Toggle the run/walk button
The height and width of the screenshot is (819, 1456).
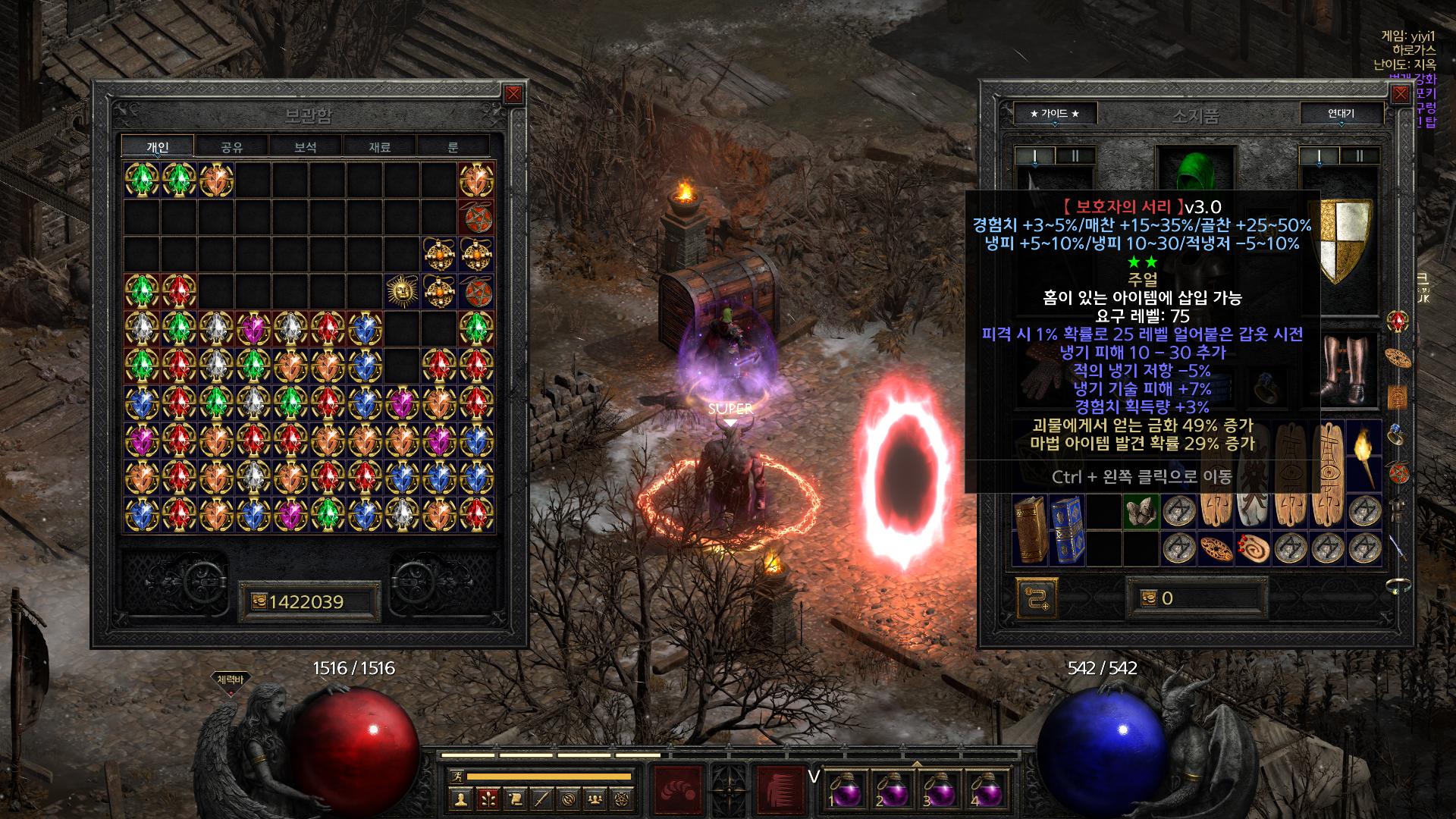457,776
